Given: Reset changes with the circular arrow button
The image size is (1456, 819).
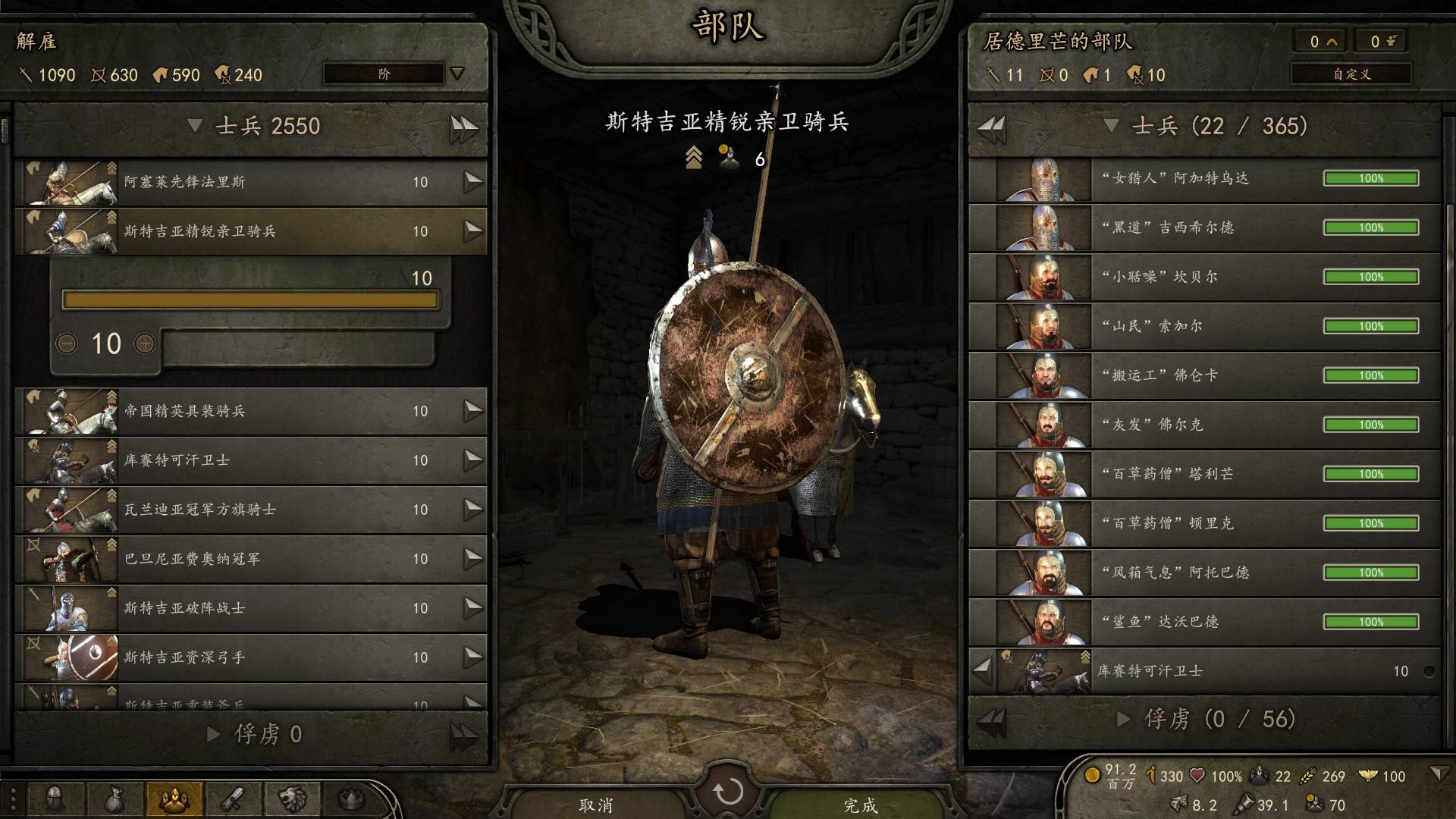Looking at the screenshot, I should click(728, 792).
